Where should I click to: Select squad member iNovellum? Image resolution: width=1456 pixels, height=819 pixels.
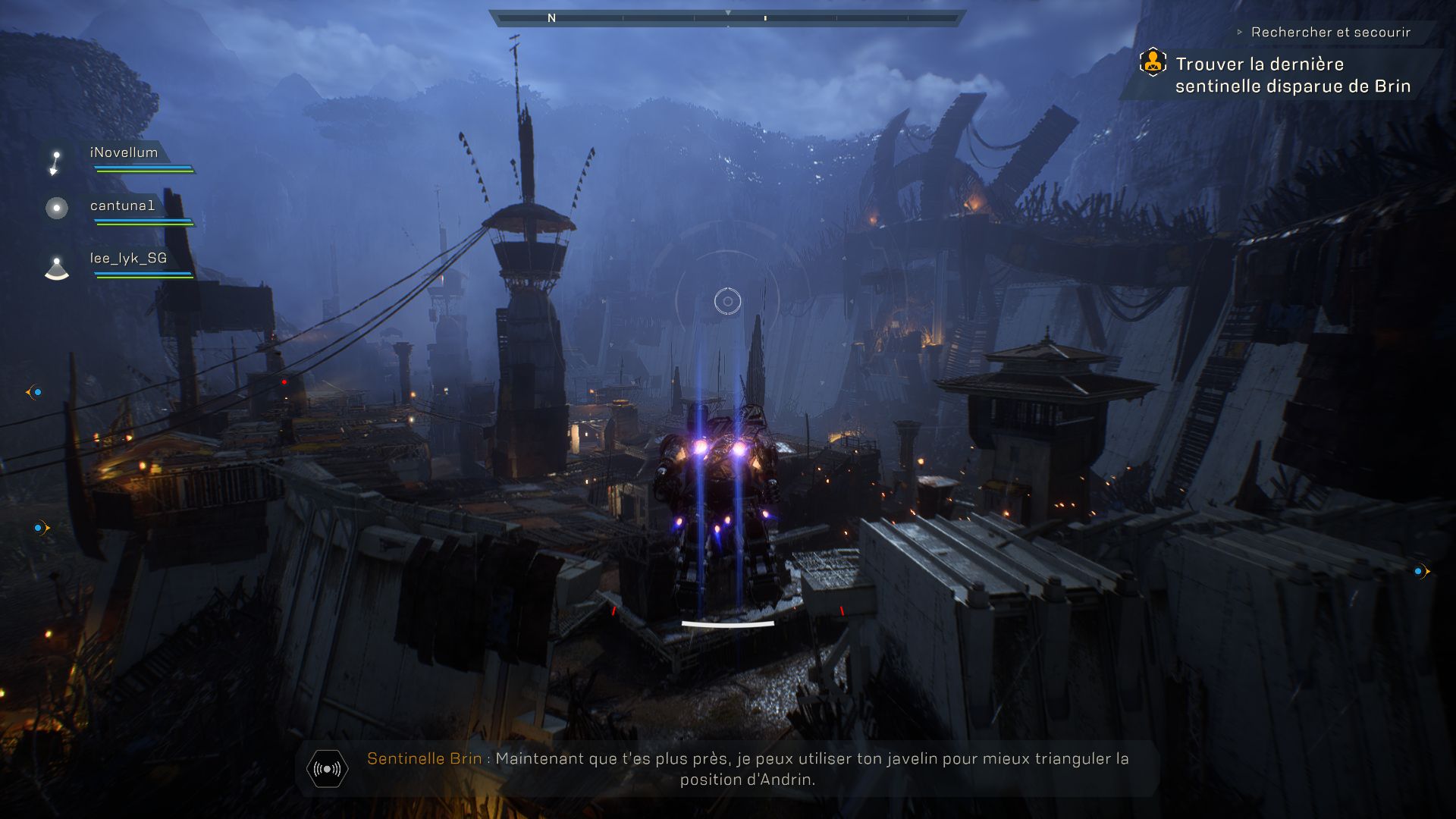point(124,153)
